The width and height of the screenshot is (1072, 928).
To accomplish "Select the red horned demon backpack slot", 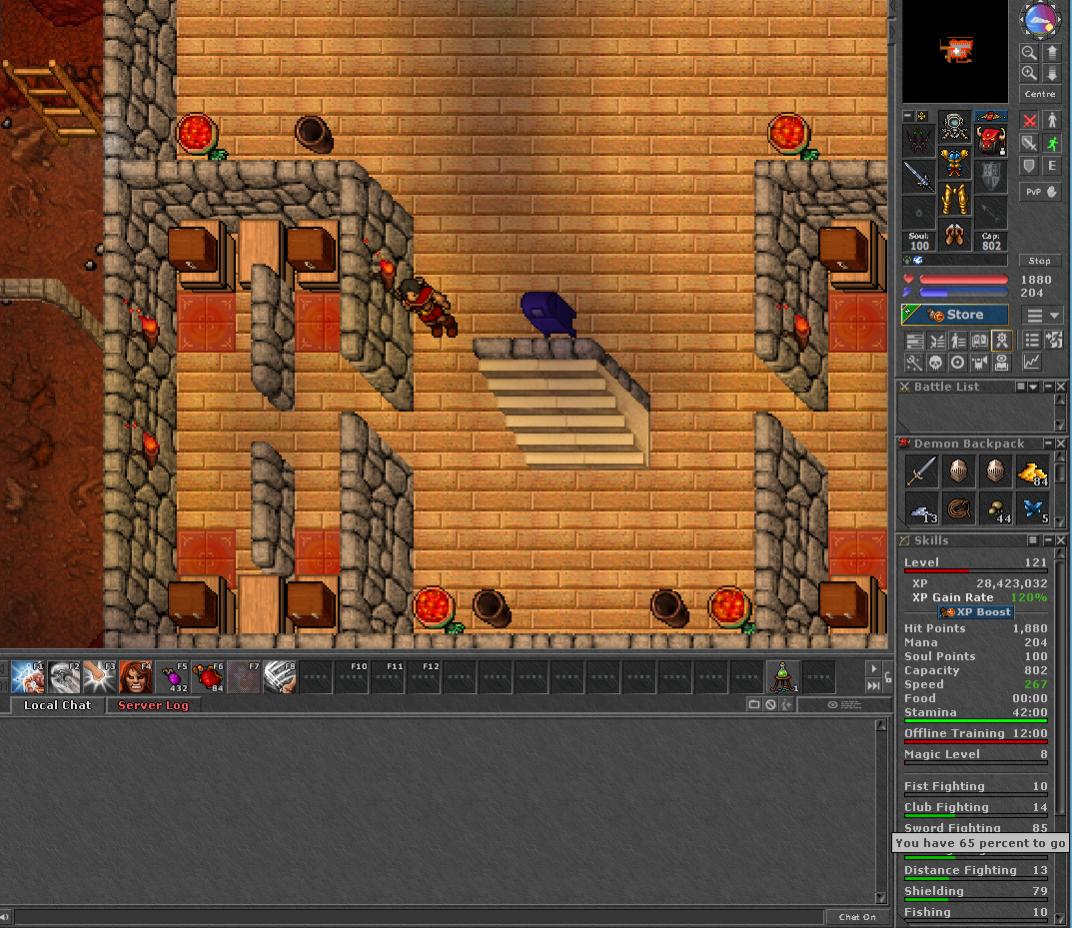I will click(990, 140).
